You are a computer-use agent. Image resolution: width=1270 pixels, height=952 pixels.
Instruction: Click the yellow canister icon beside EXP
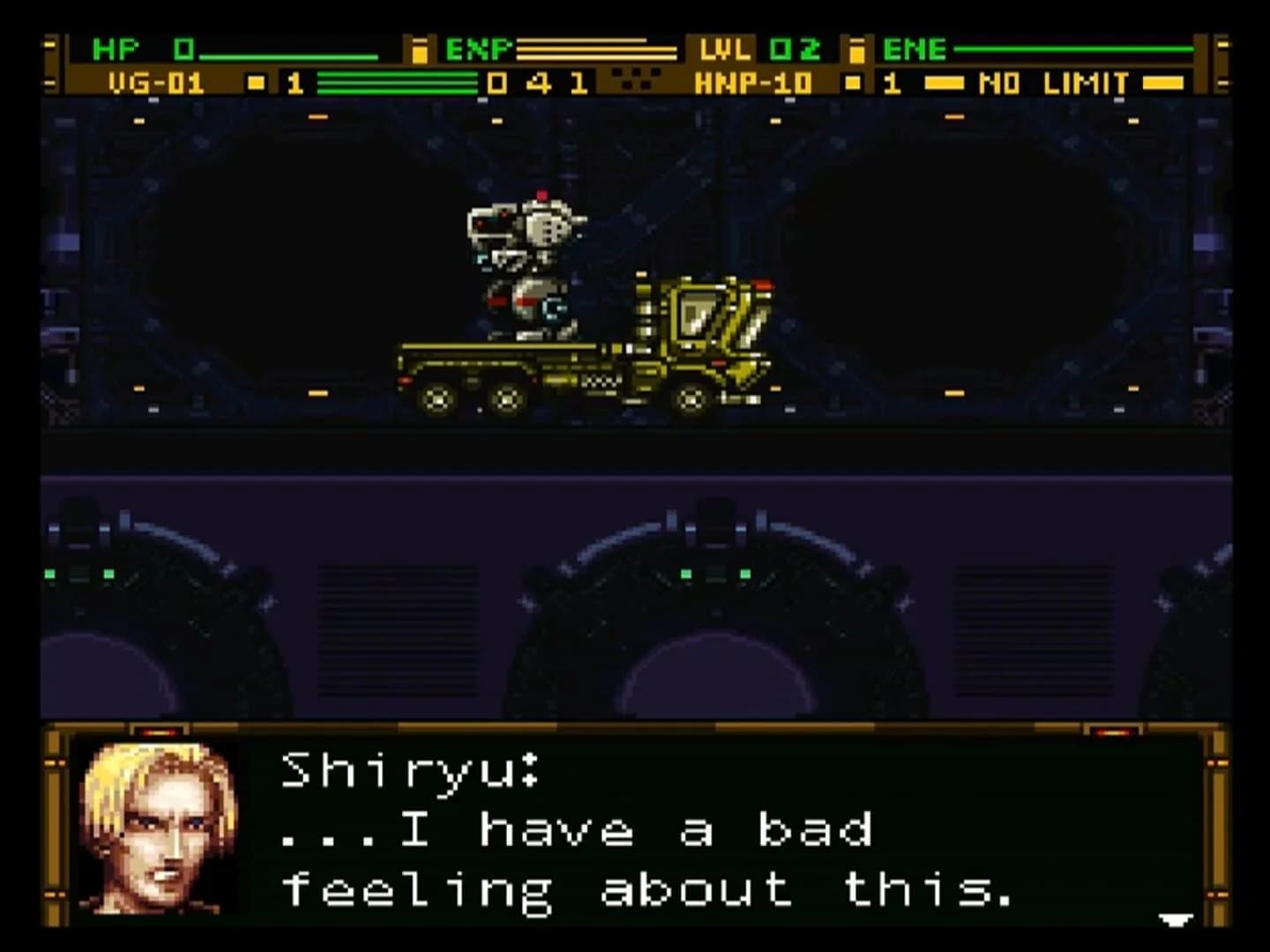click(x=422, y=50)
